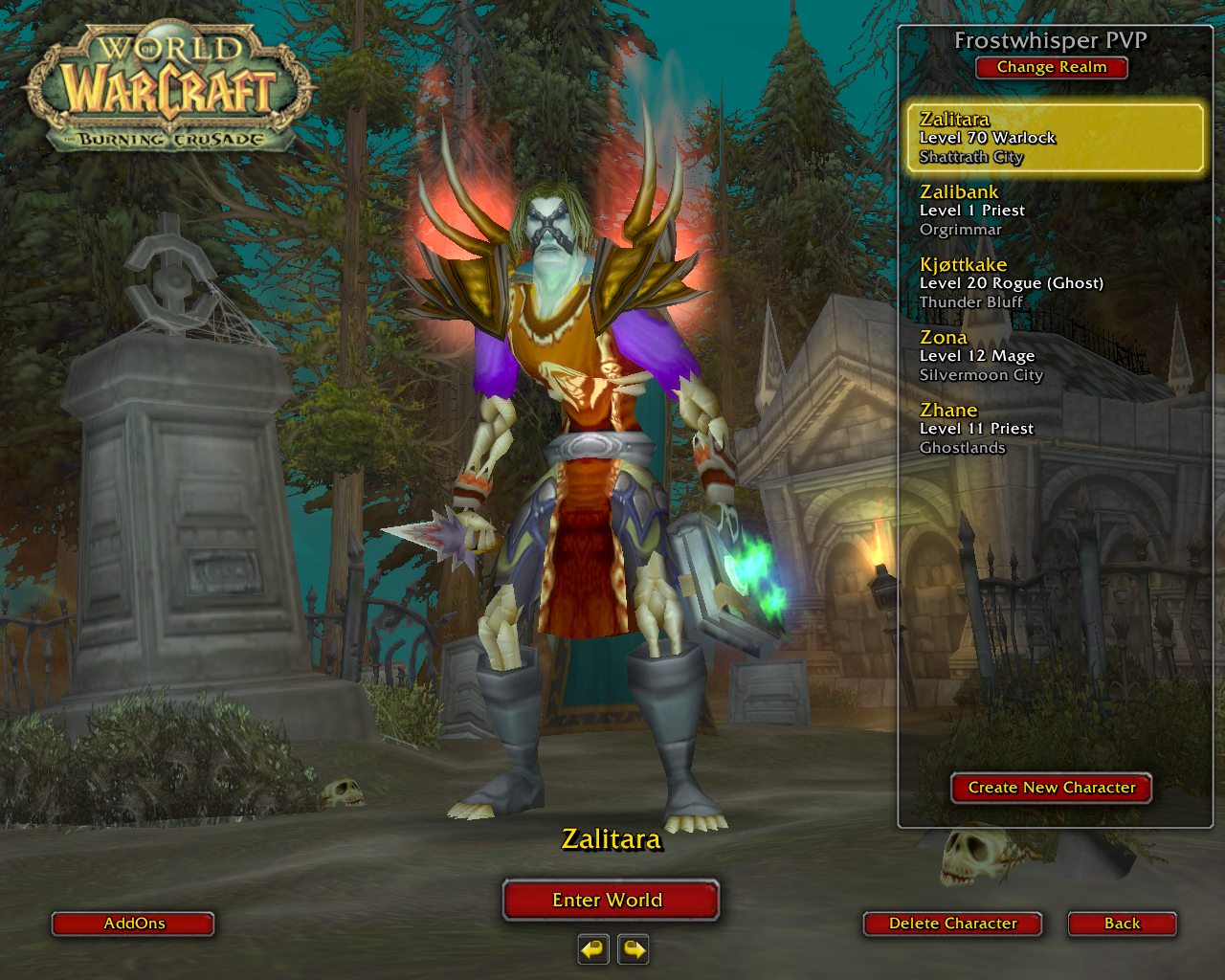Pick Kjøttkake the level 20 Rogue
This screenshot has height=980, width=1225.
point(1055,283)
